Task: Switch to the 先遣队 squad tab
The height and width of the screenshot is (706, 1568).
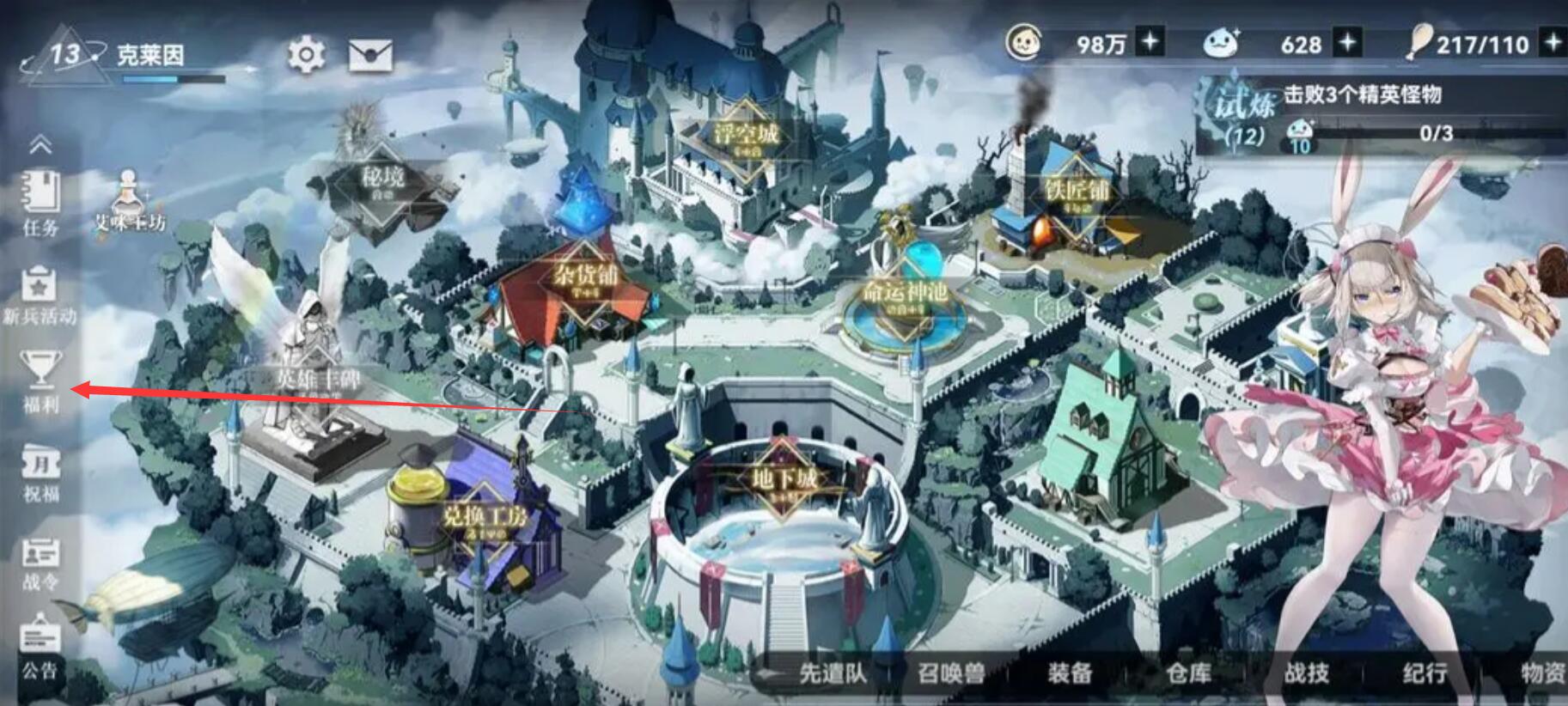Action: point(832,673)
